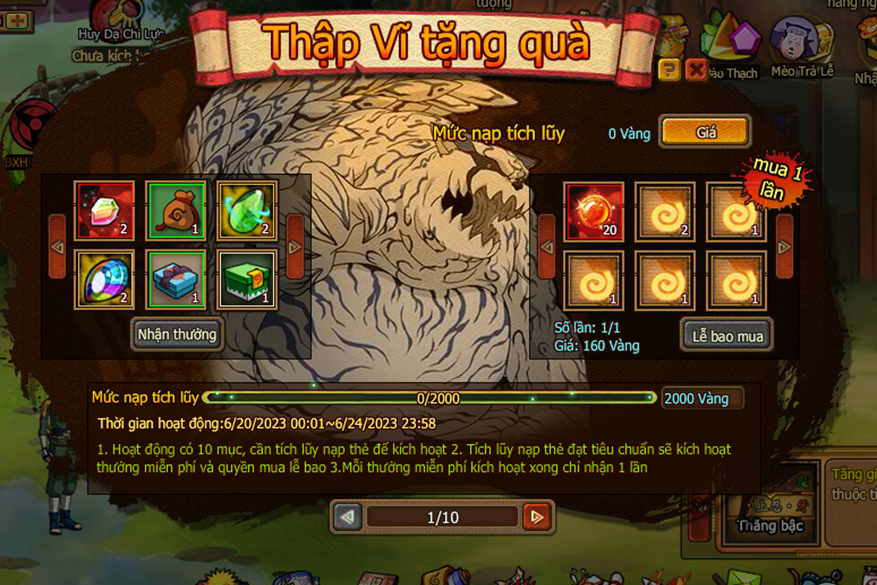Open help with the yellow question mark
This screenshot has height=585, width=877.
(670, 69)
